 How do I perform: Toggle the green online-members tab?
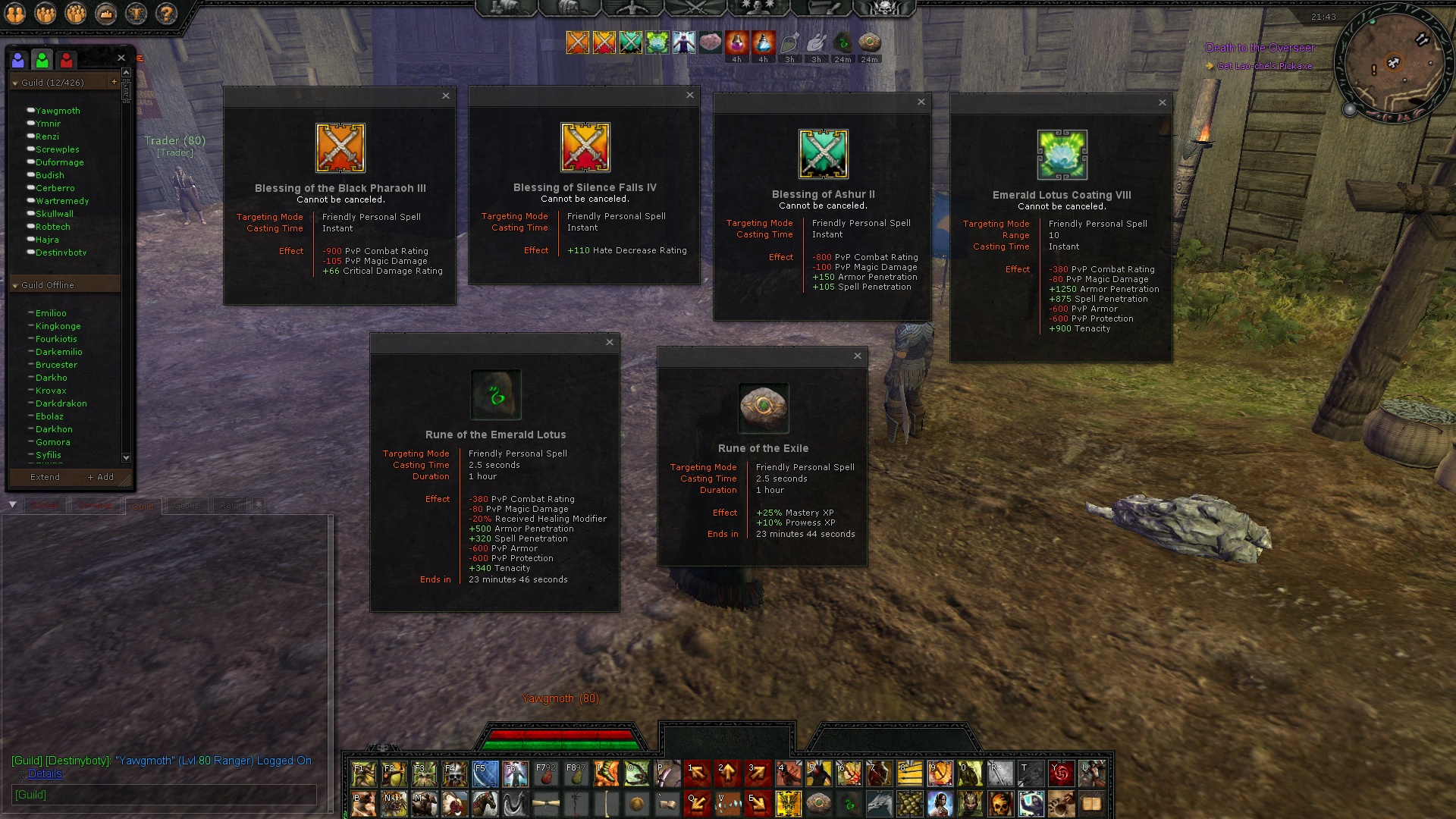42,59
